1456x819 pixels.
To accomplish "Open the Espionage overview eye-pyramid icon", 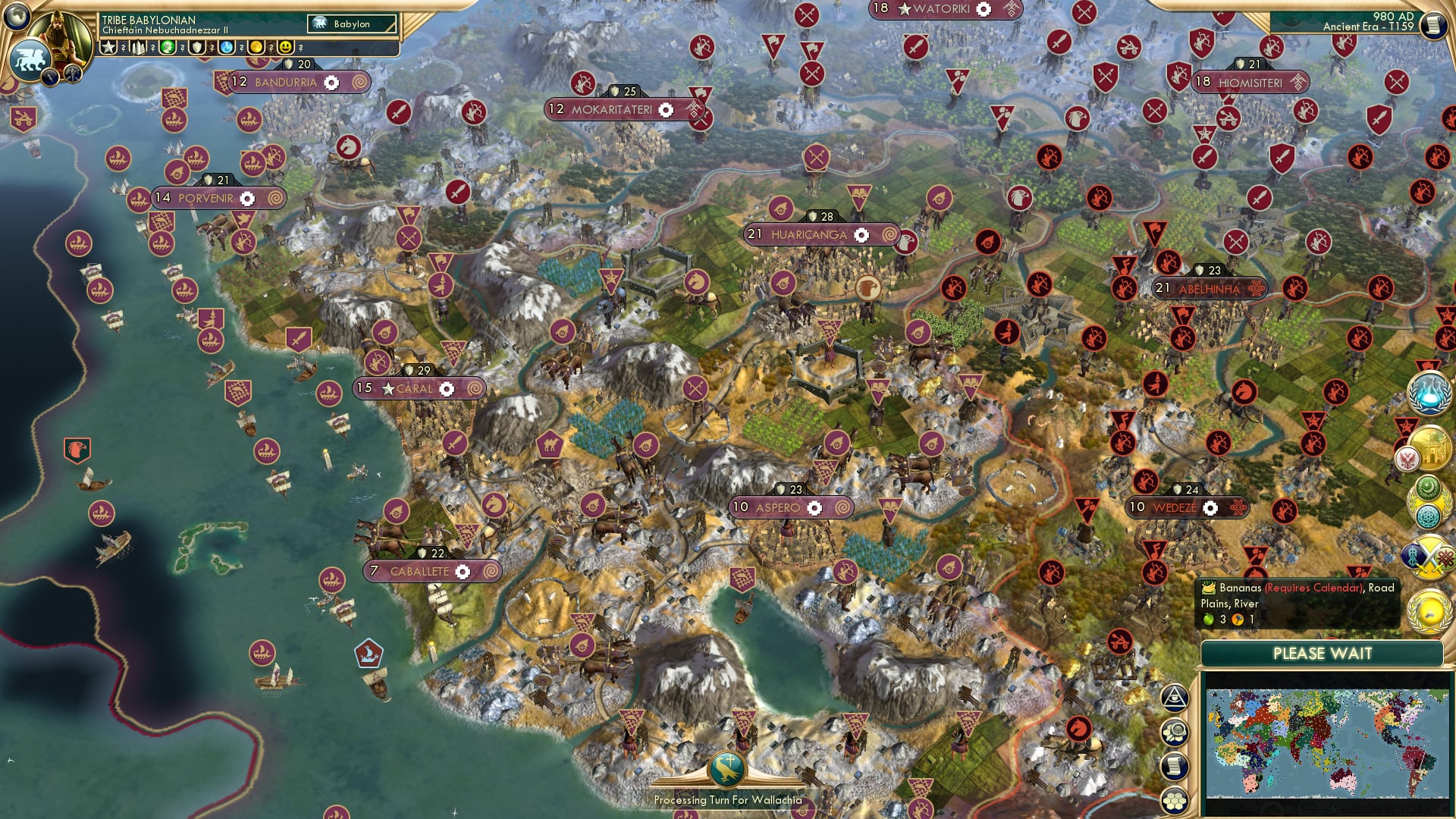I will coord(1175,698).
